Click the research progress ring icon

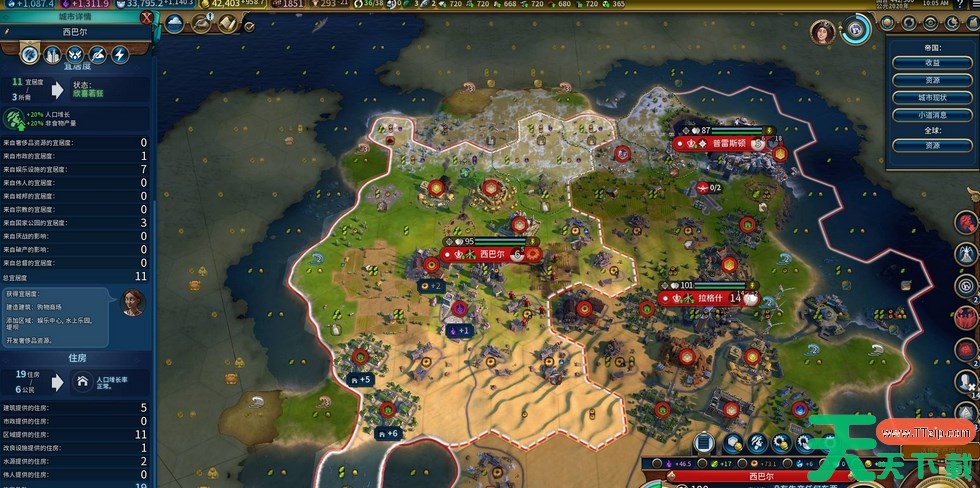point(855,31)
